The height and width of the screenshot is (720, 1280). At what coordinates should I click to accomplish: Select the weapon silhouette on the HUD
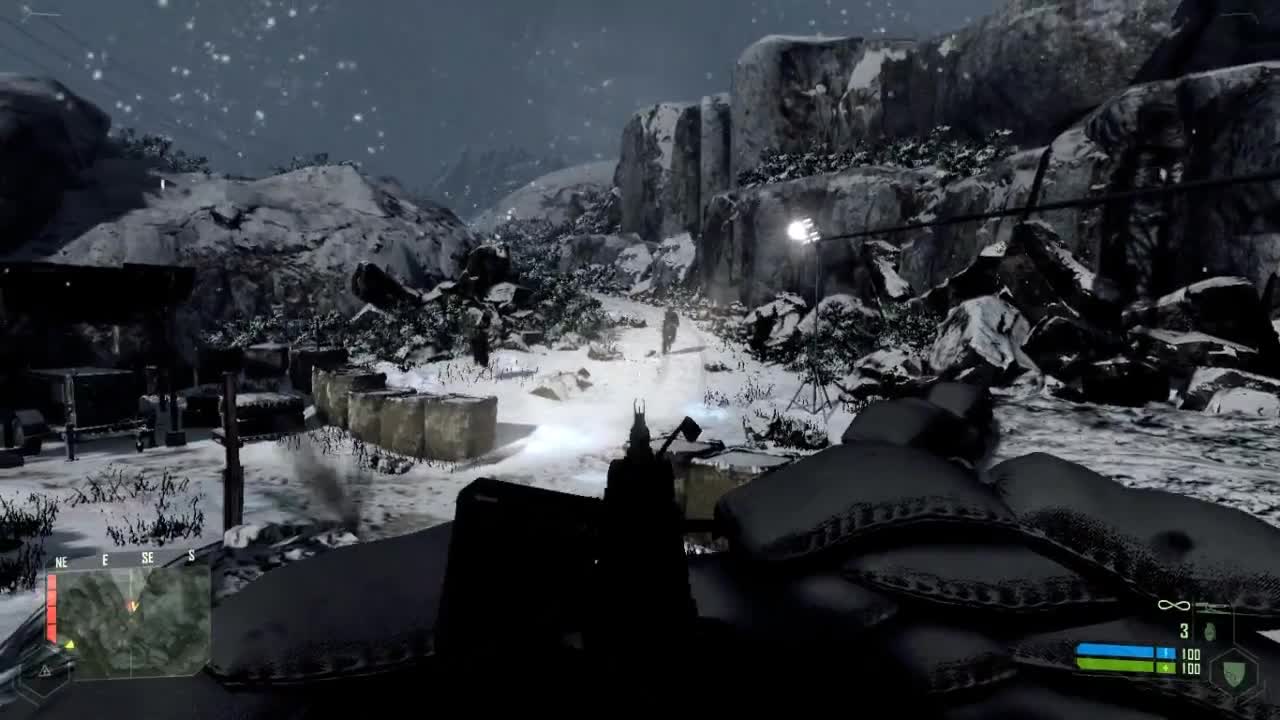click(x=1213, y=605)
